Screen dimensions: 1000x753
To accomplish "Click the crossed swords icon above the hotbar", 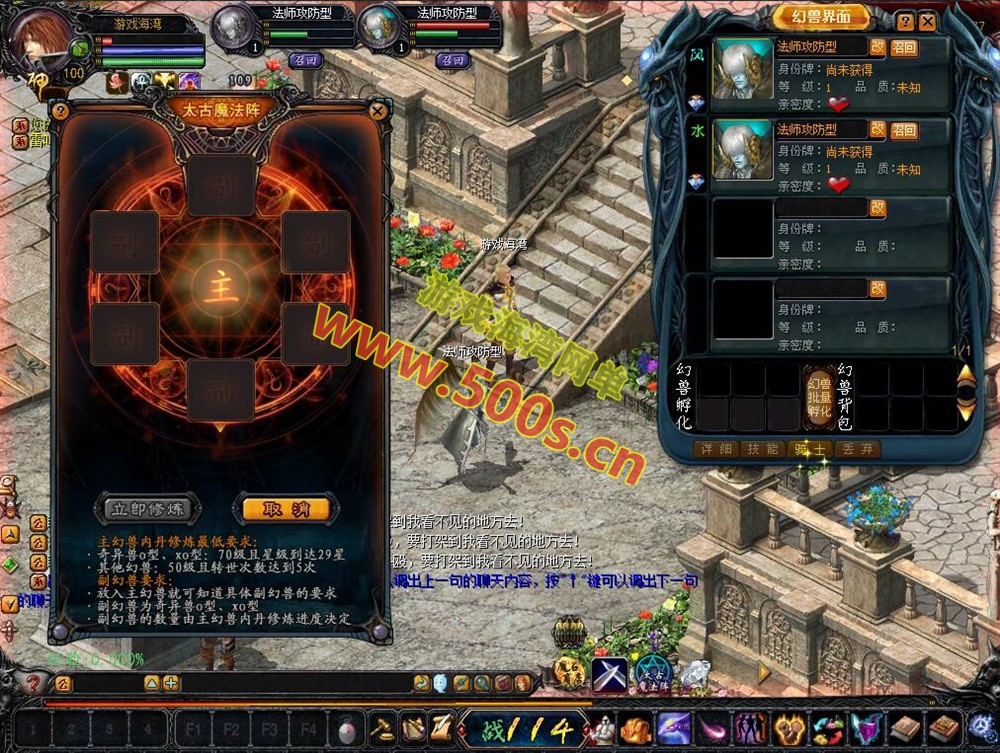I will (x=609, y=673).
